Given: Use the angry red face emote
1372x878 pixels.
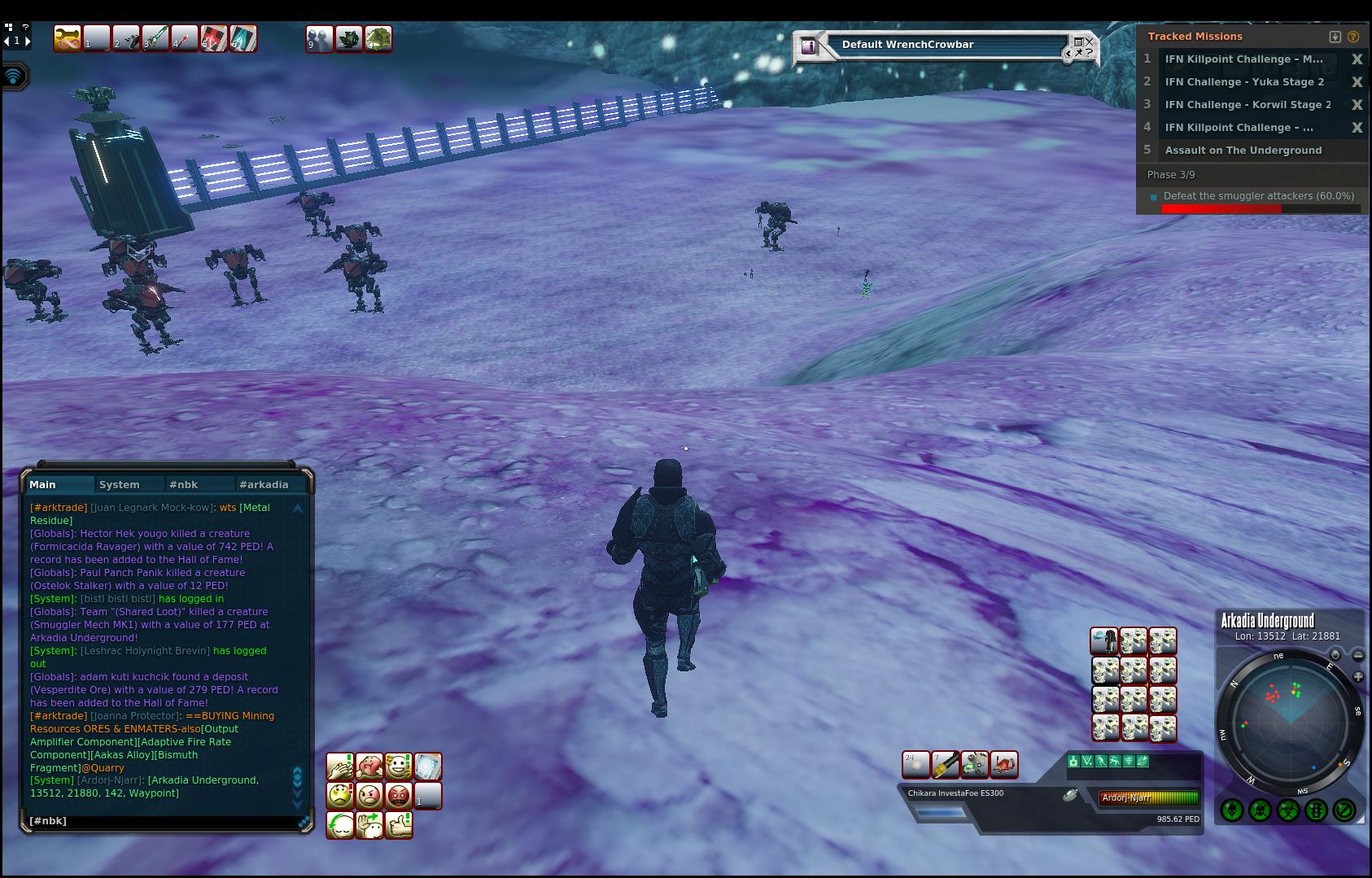Looking at the screenshot, I should [399, 795].
